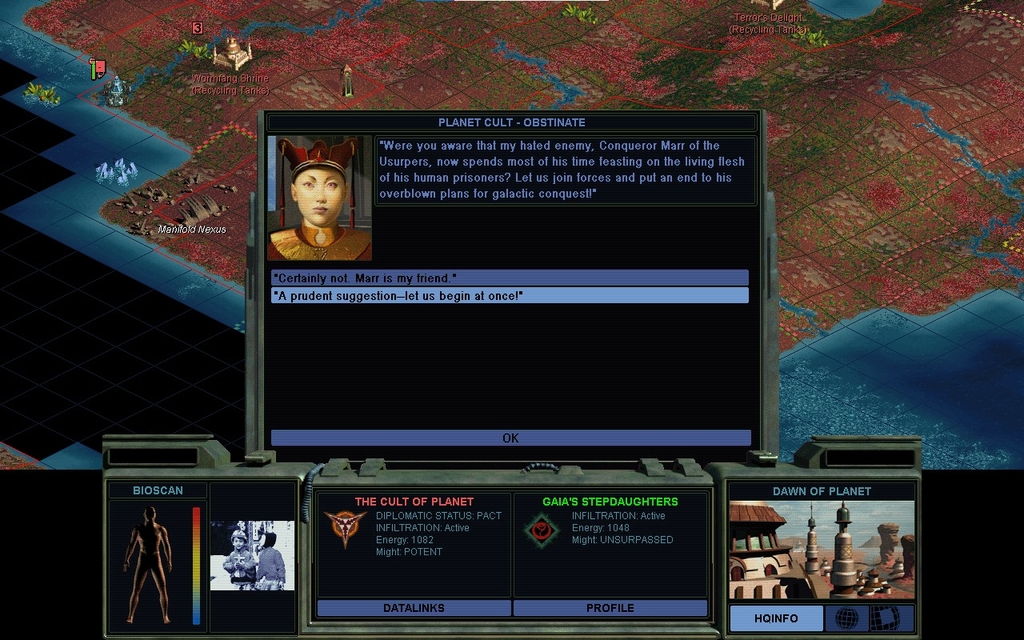Confirm the dialogue with the OK button
Screen dimensions: 1024x640
tap(510, 438)
